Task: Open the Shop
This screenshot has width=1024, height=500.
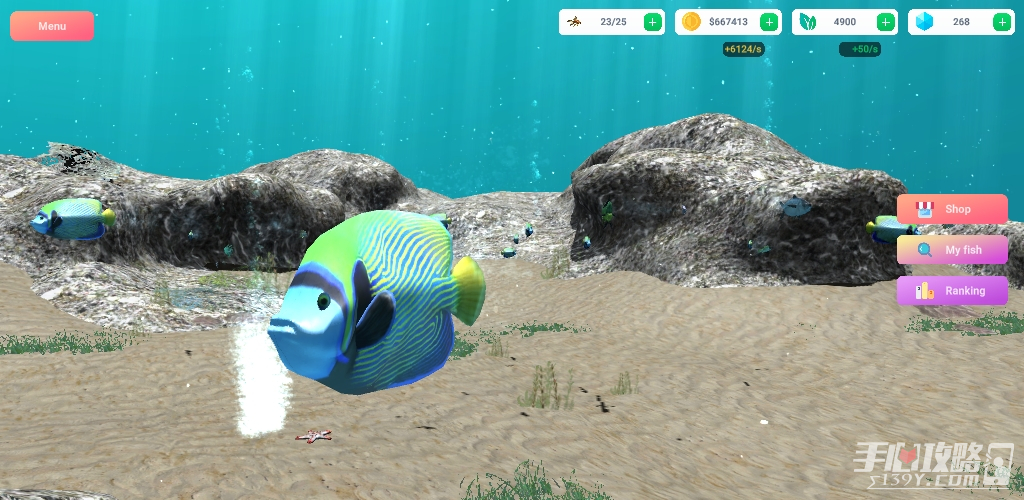Action: point(952,209)
